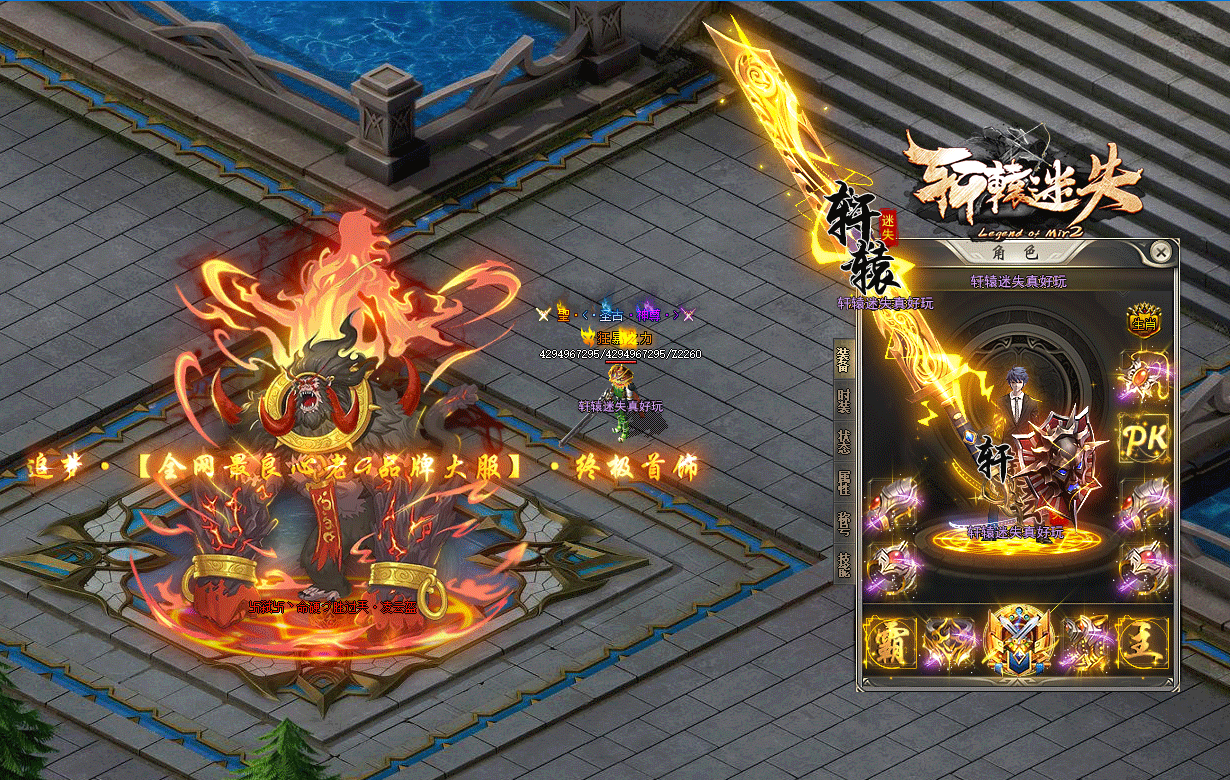The width and height of the screenshot is (1230, 780).
Task: Select the winged item beside the 霸 slot
Action: point(949,642)
